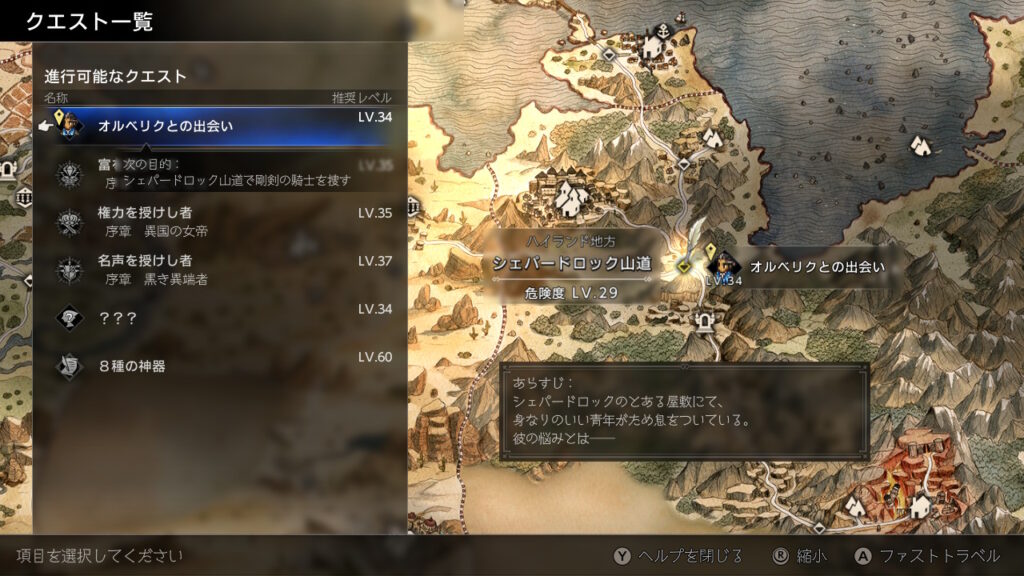Open the ??? unknown quest row
The image size is (1024, 576).
tap(220, 318)
